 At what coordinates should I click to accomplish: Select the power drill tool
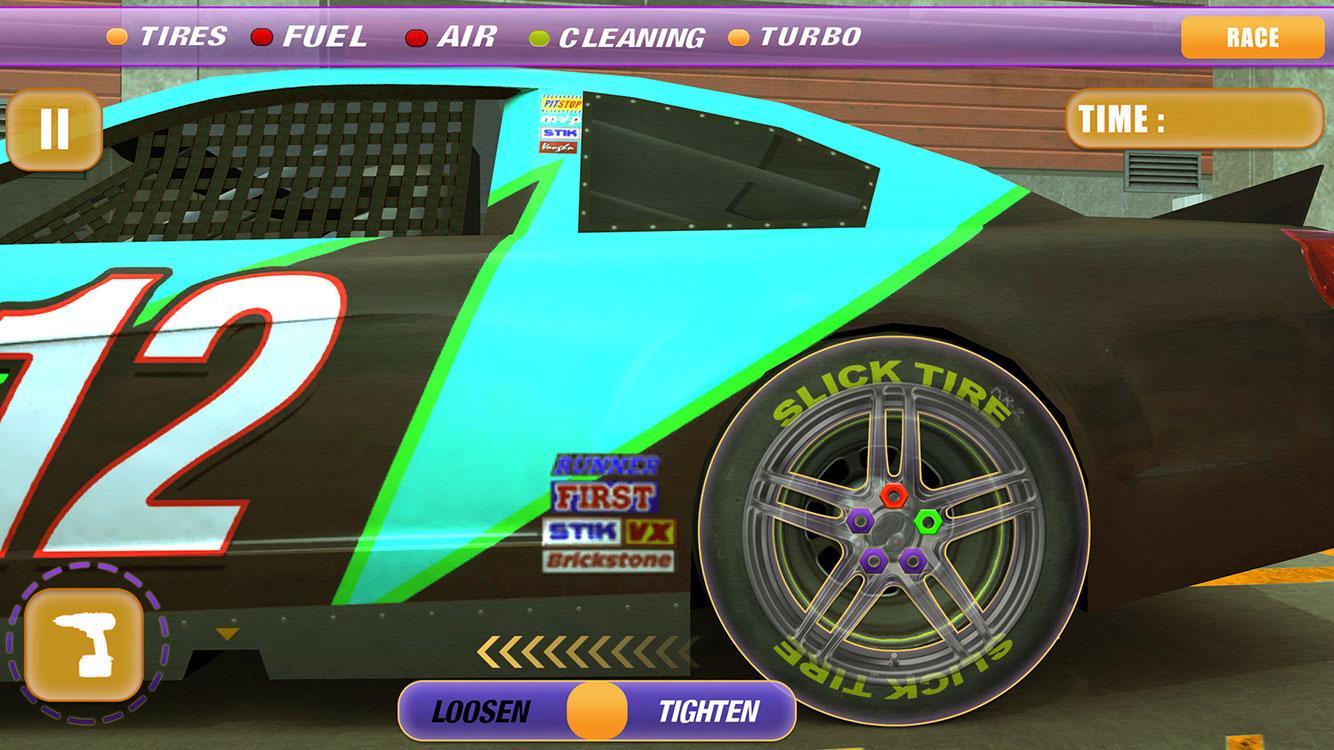click(x=84, y=645)
